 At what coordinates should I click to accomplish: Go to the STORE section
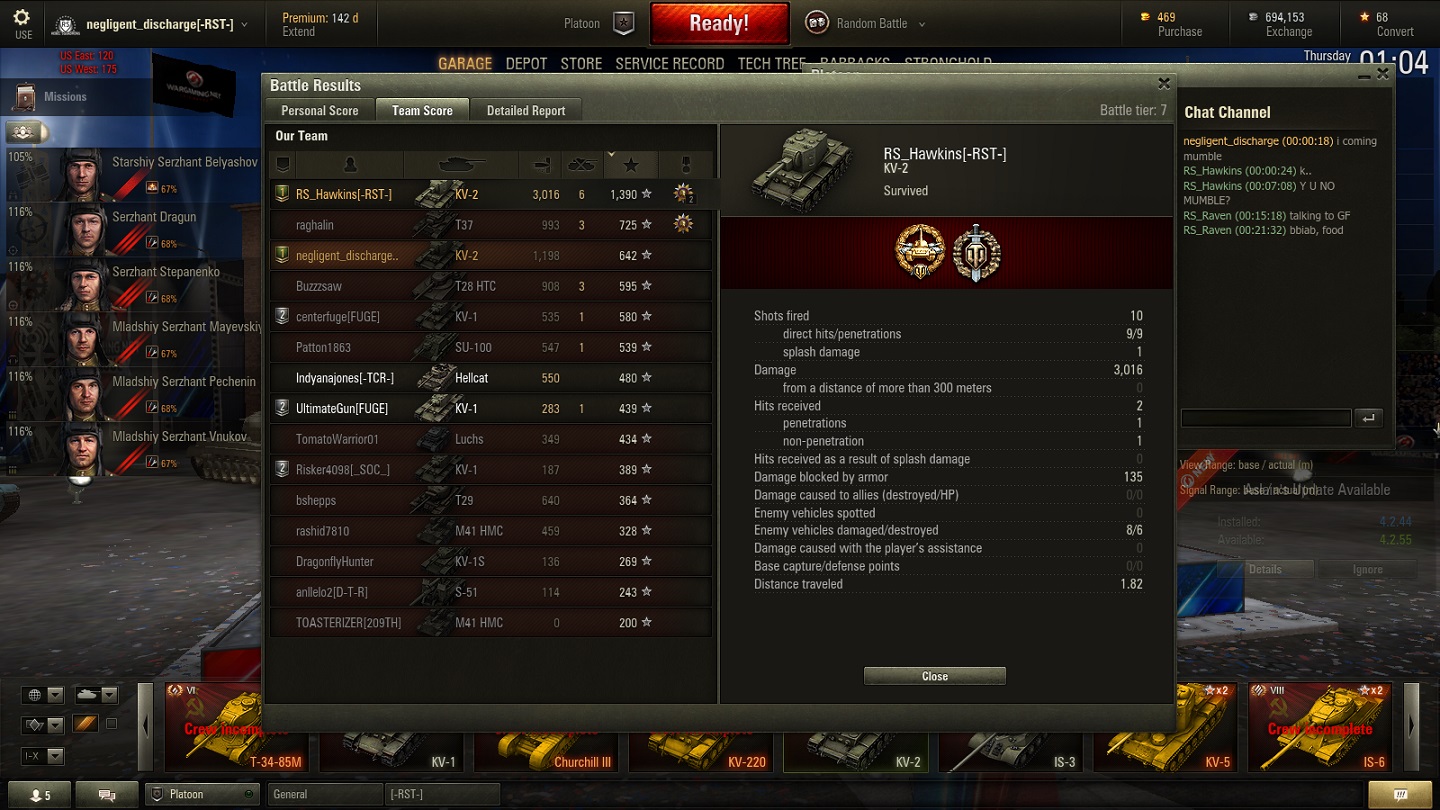[581, 63]
